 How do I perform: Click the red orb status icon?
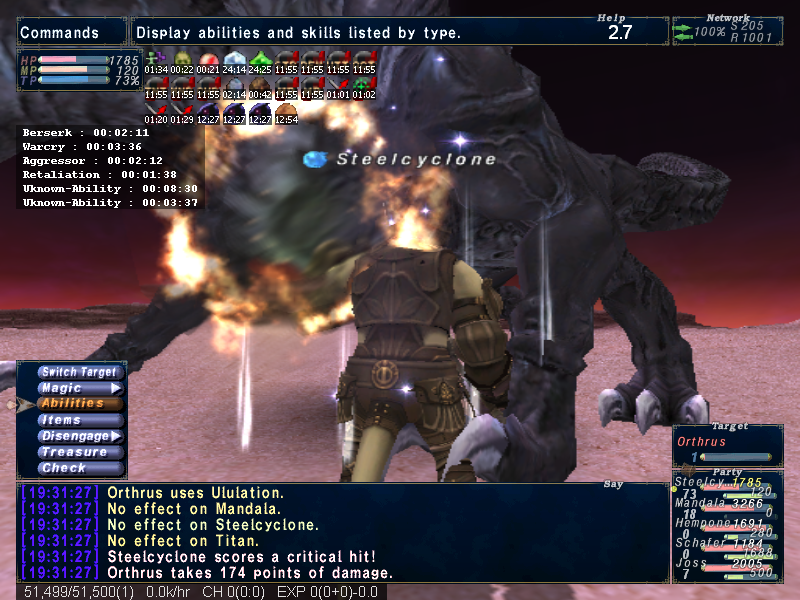[x=208, y=58]
